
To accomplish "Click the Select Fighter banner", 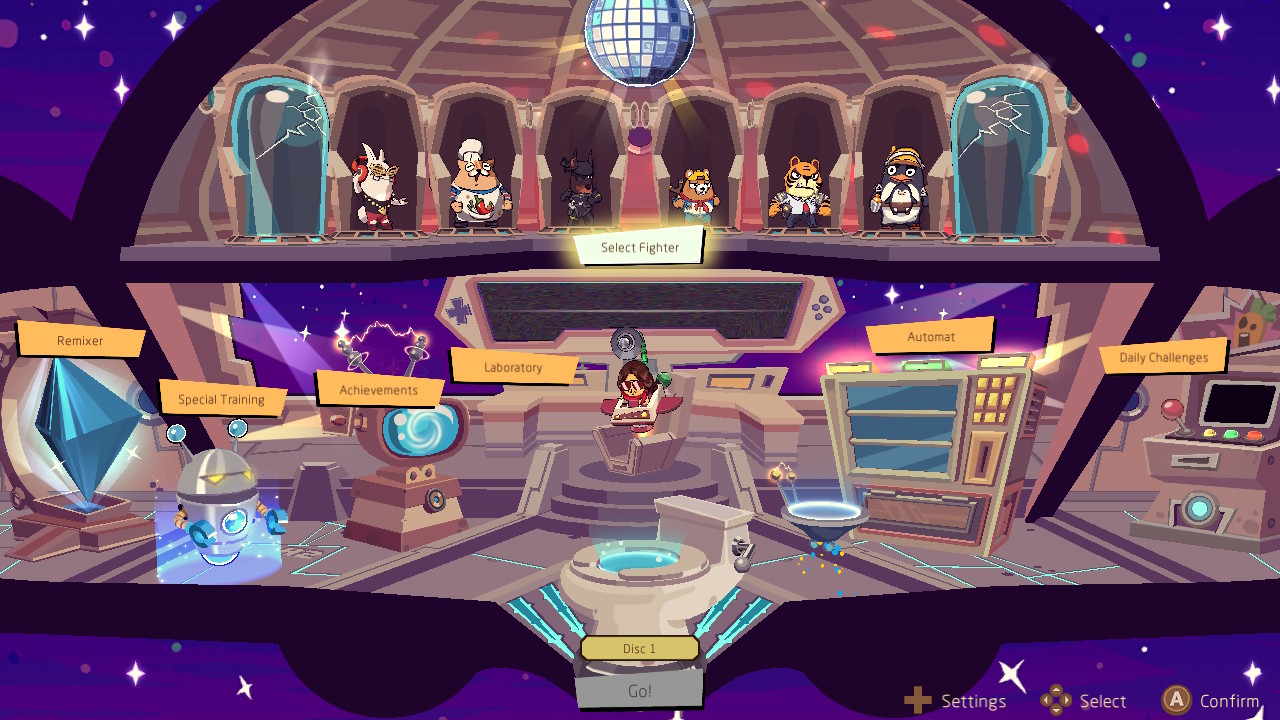I will [x=639, y=247].
